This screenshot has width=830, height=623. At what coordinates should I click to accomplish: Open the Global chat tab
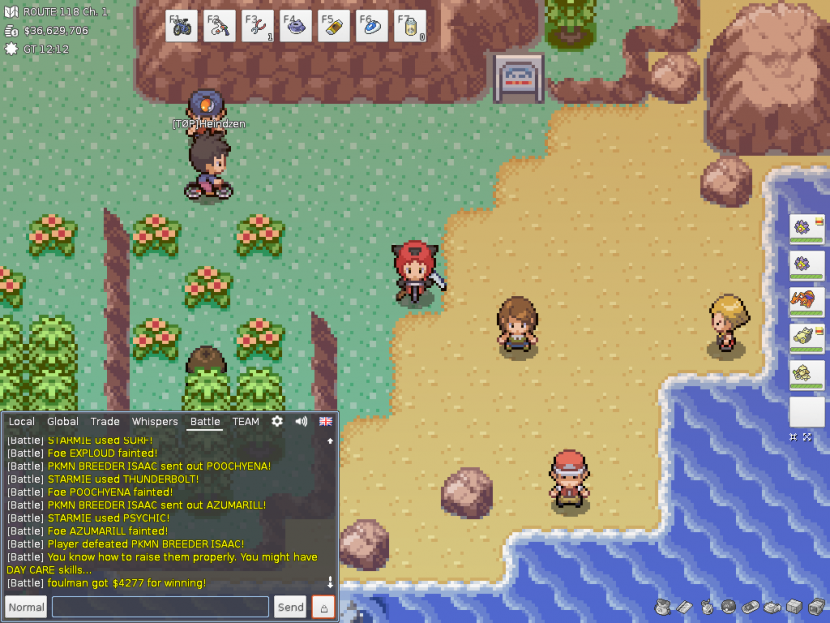click(63, 422)
